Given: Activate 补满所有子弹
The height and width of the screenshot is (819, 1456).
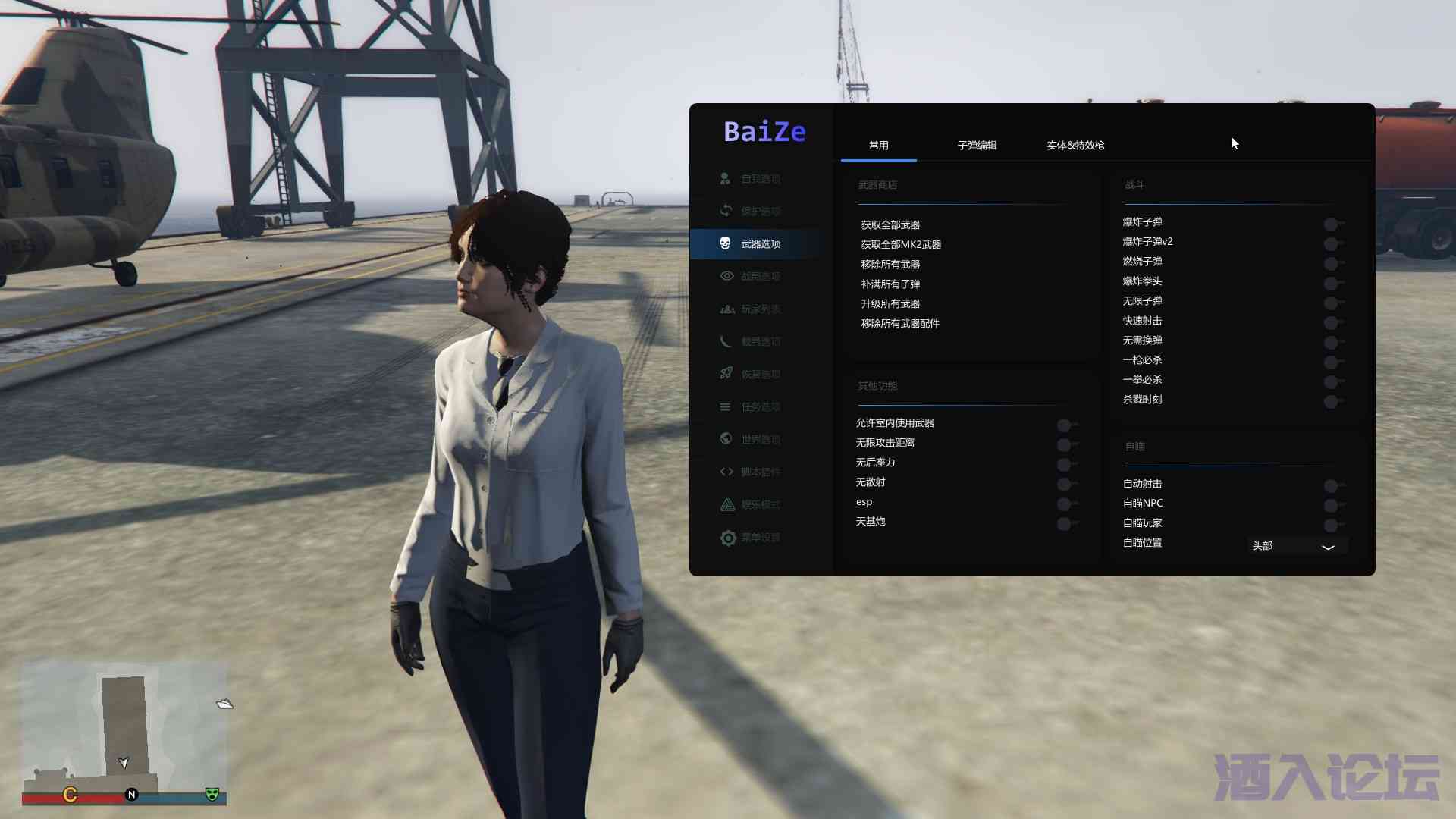Looking at the screenshot, I should click(x=890, y=284).
